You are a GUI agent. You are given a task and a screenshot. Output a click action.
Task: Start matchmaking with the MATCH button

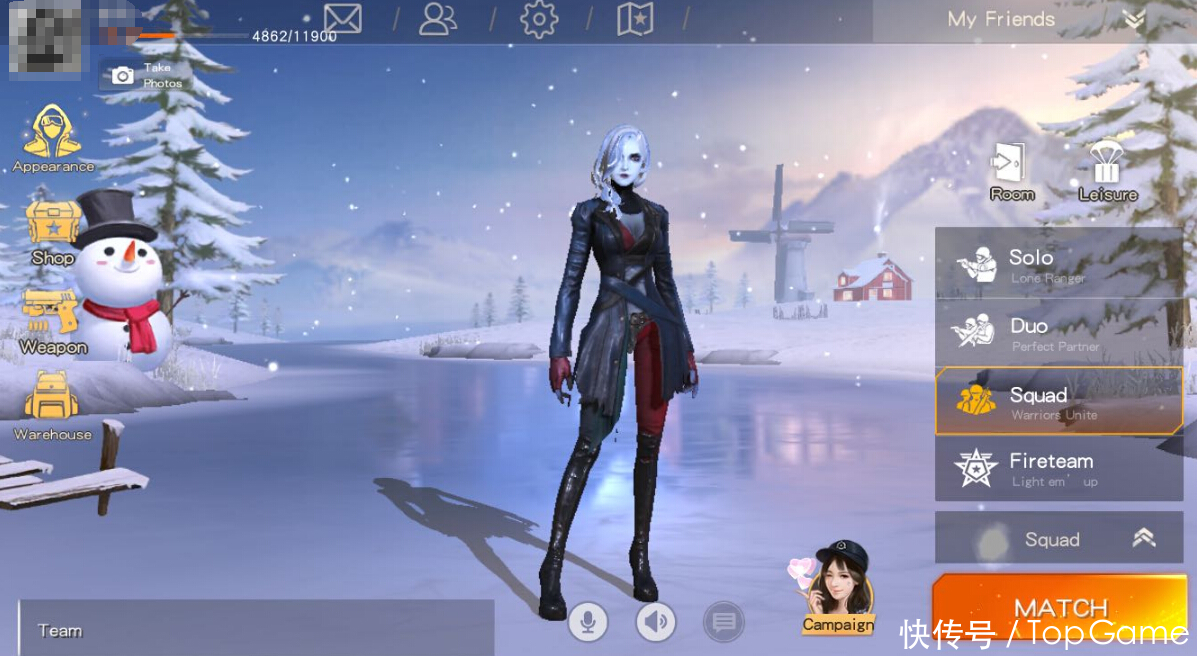tap(1060, 607)
